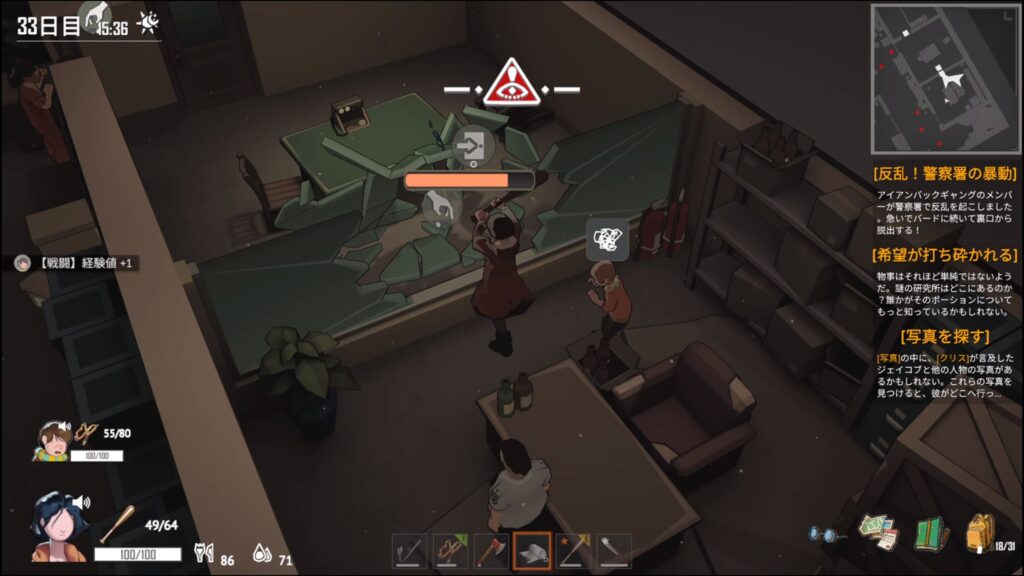The height and width of the screenshot is (576, 1024).
Task: Open the green journal book
Action: [930, 534]
